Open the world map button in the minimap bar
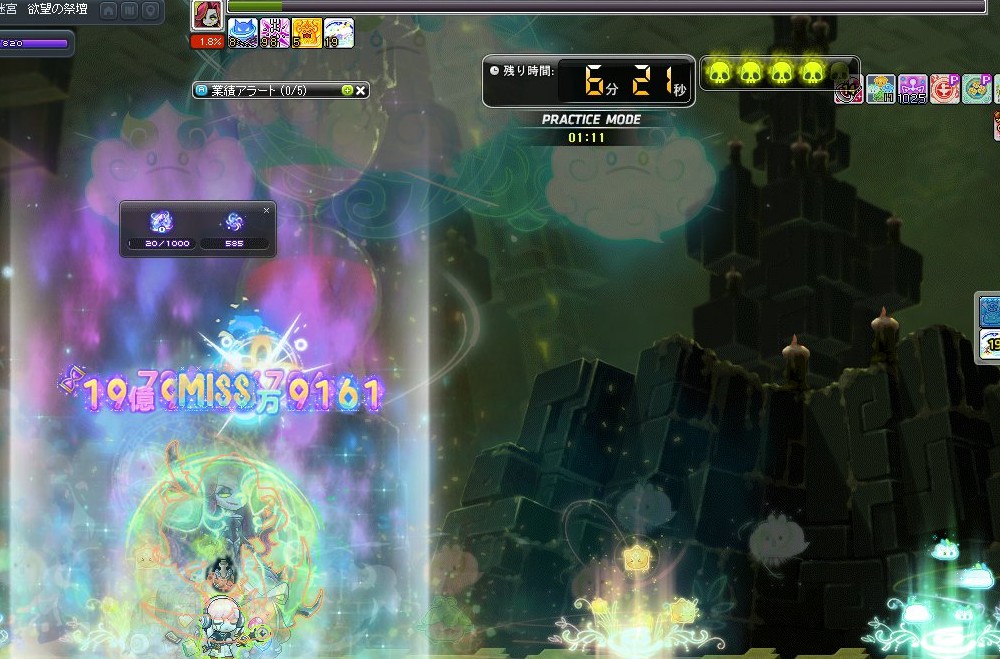Image resolution: width=1000 pixels, height=659 pixels. pos(130,10)
